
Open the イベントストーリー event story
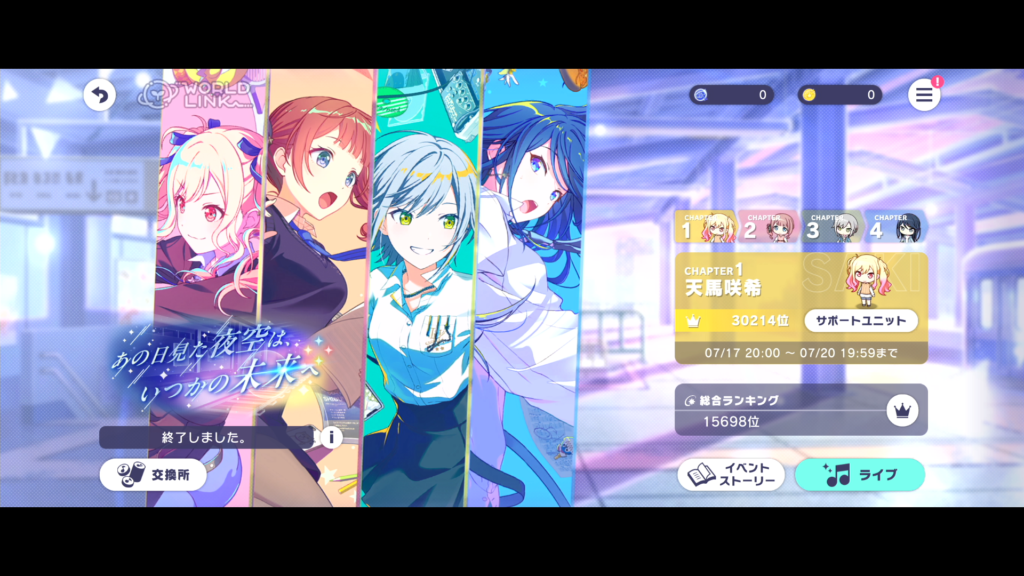click(x=731, y=475)
